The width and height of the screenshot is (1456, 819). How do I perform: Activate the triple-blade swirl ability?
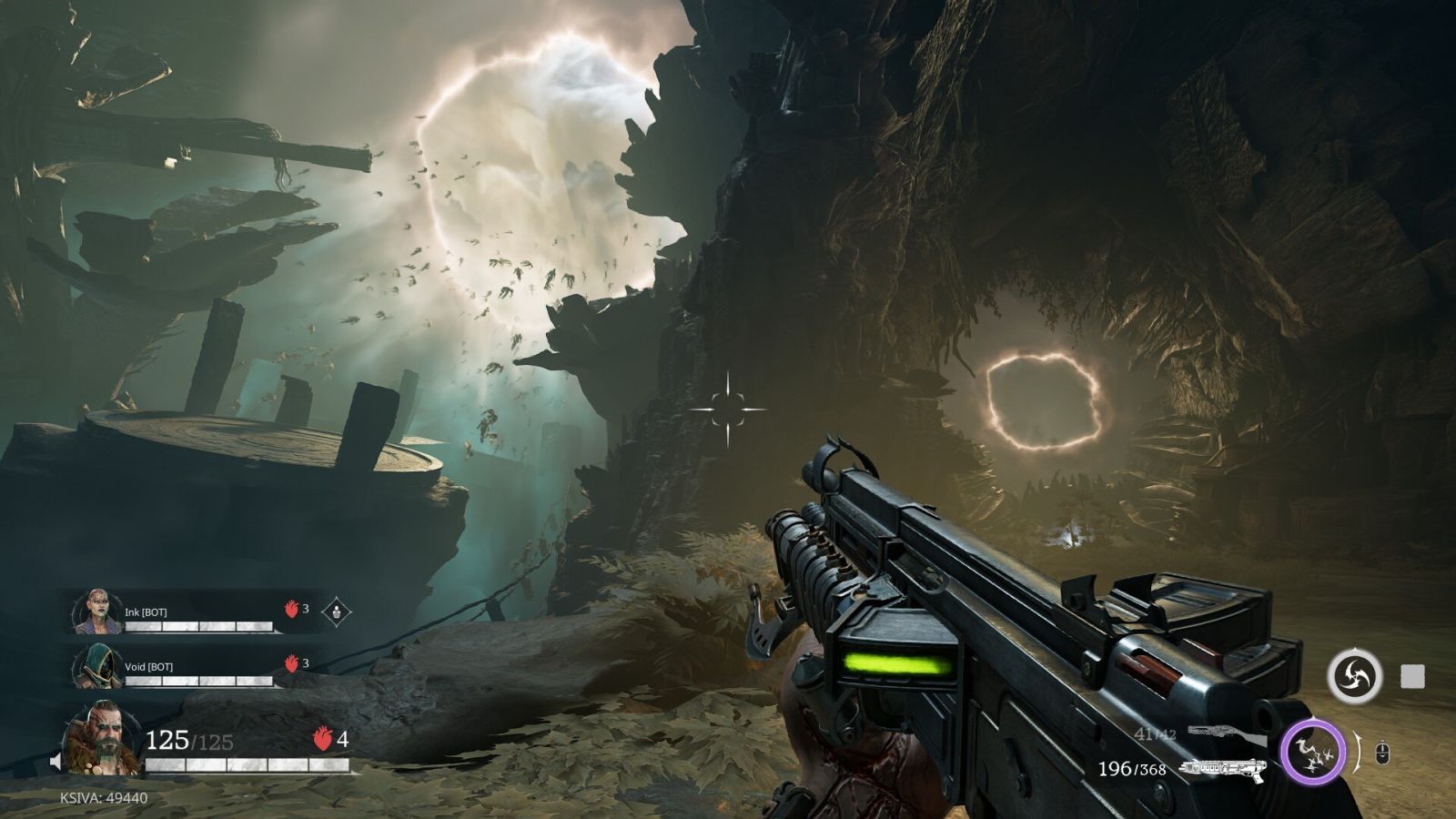click(x=1354, y=676)
